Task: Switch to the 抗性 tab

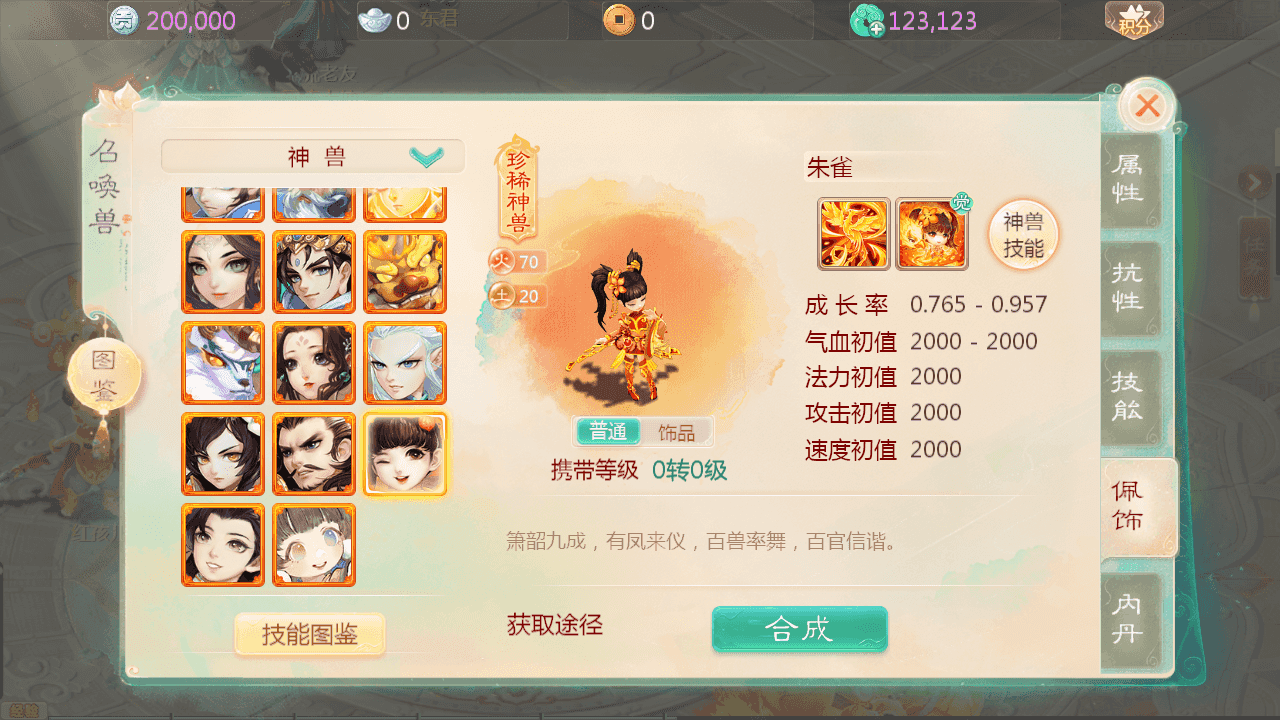Action: (x=1130, y=288)
